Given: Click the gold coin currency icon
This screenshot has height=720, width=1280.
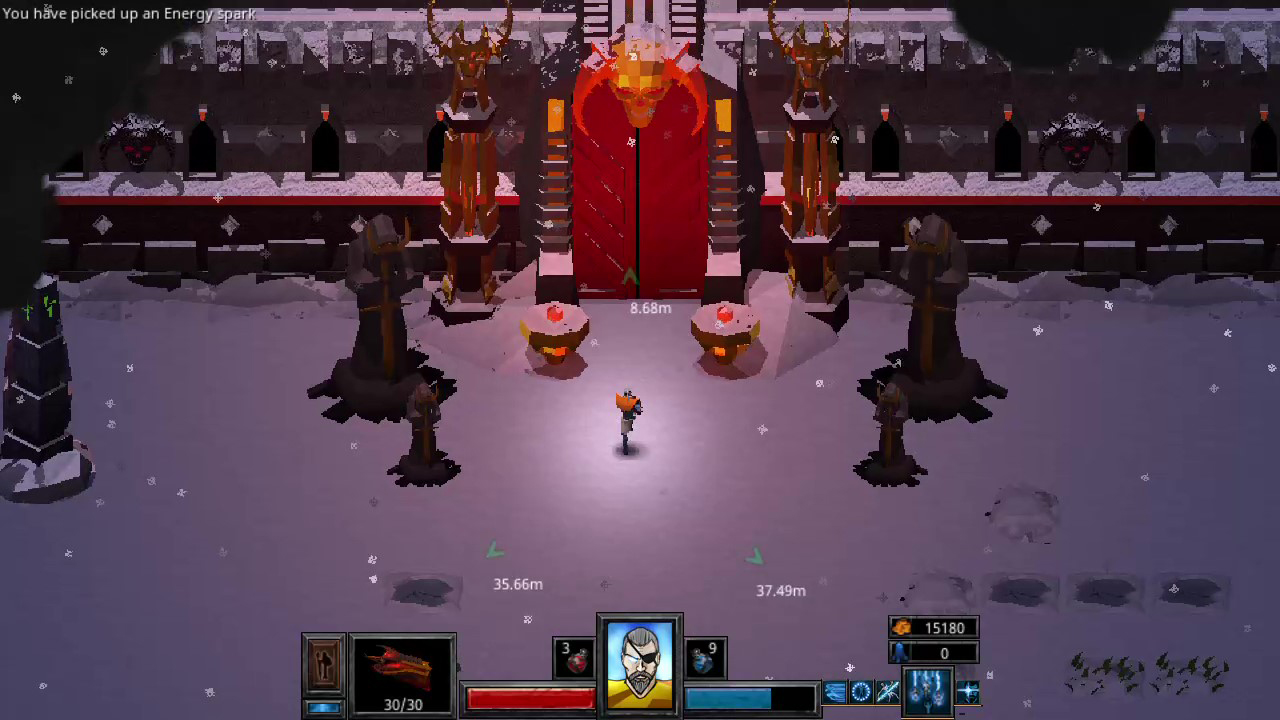Looking at the screenshot, I should coord(901,628).
